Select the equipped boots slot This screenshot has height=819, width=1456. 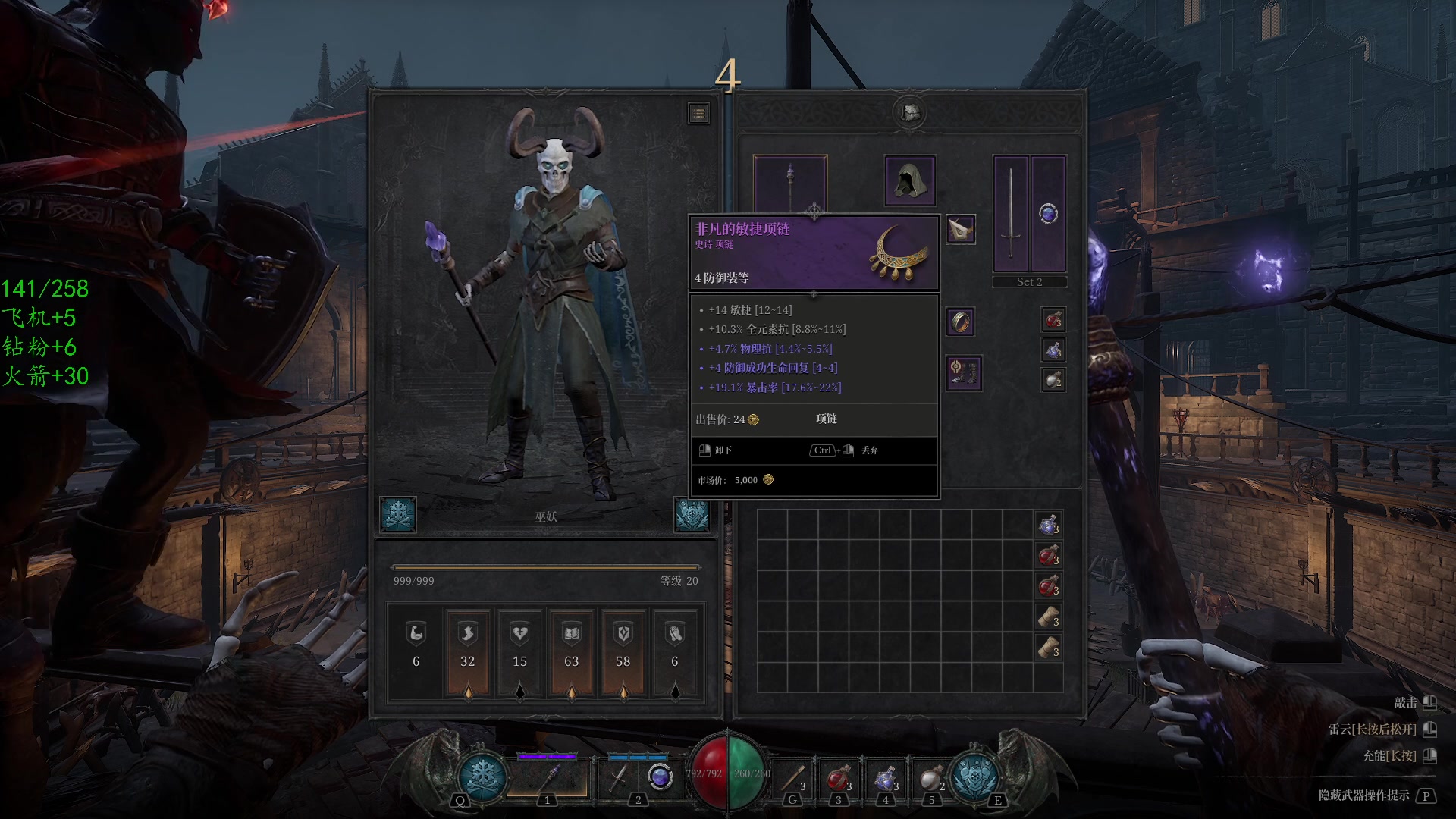[963, 373]
